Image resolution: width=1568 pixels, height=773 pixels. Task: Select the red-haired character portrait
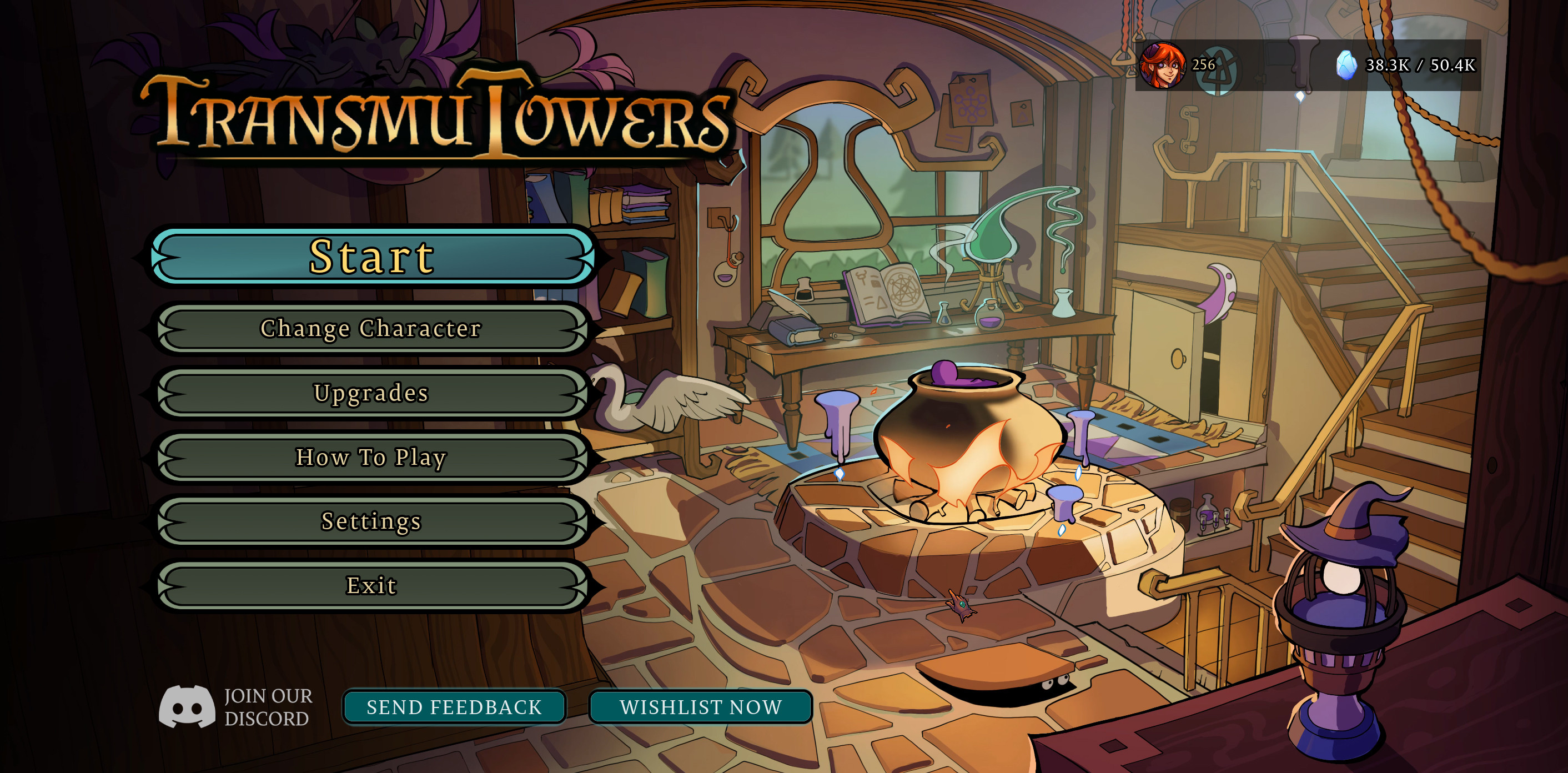click(x=1162, y=65)
